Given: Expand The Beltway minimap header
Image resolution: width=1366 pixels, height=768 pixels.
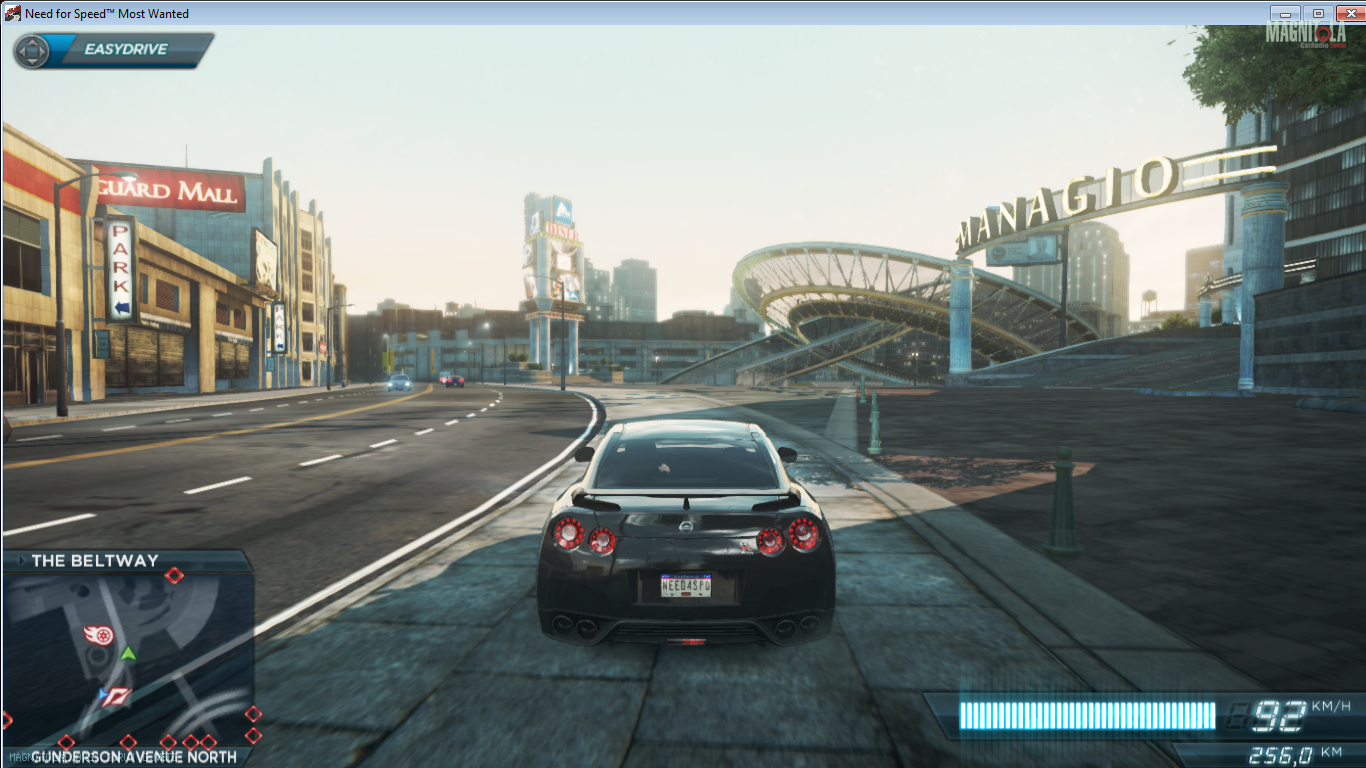Looking at the screenshot, I should click(x=95, y=561).
